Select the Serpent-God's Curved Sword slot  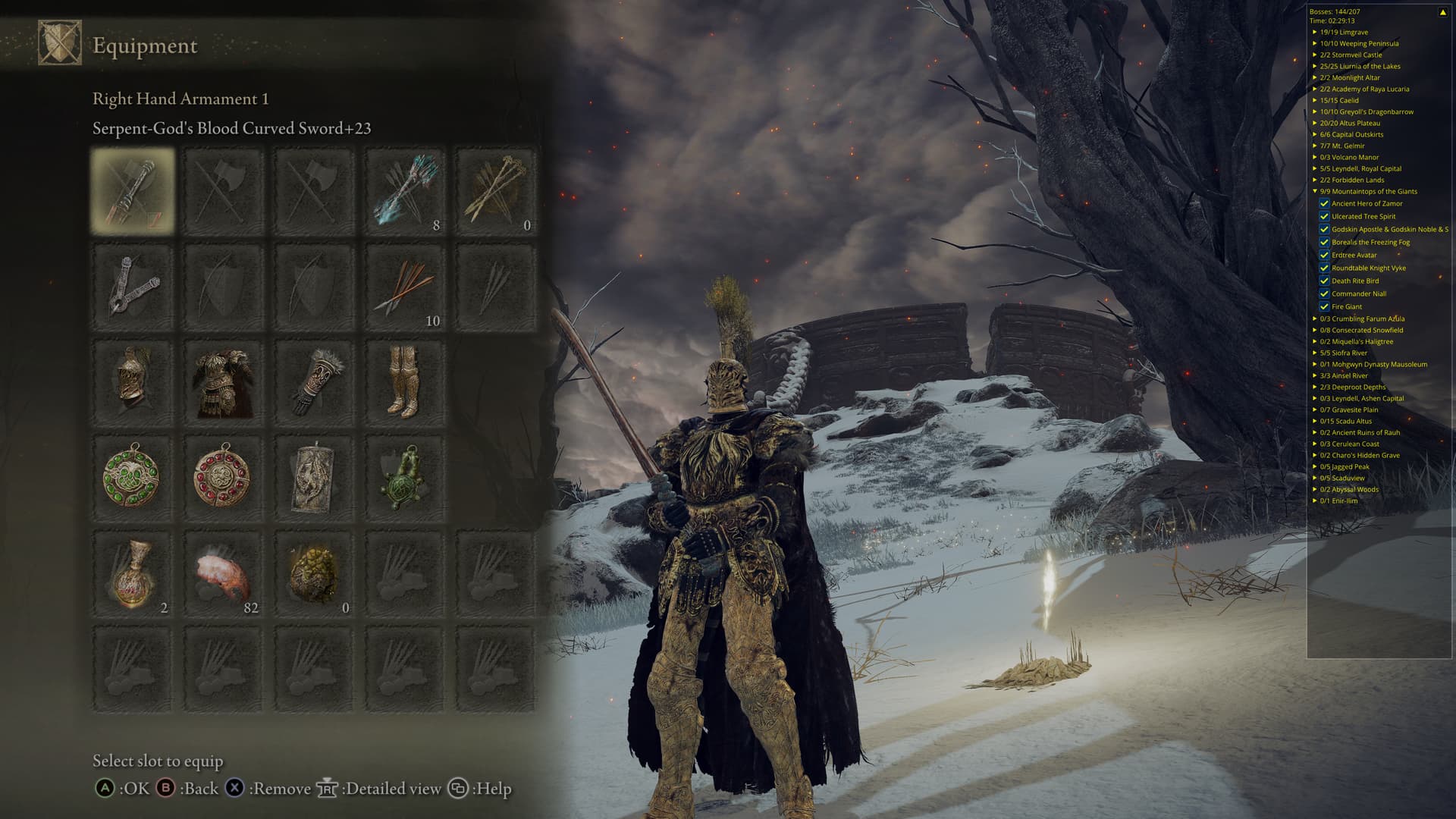point(133,190)
